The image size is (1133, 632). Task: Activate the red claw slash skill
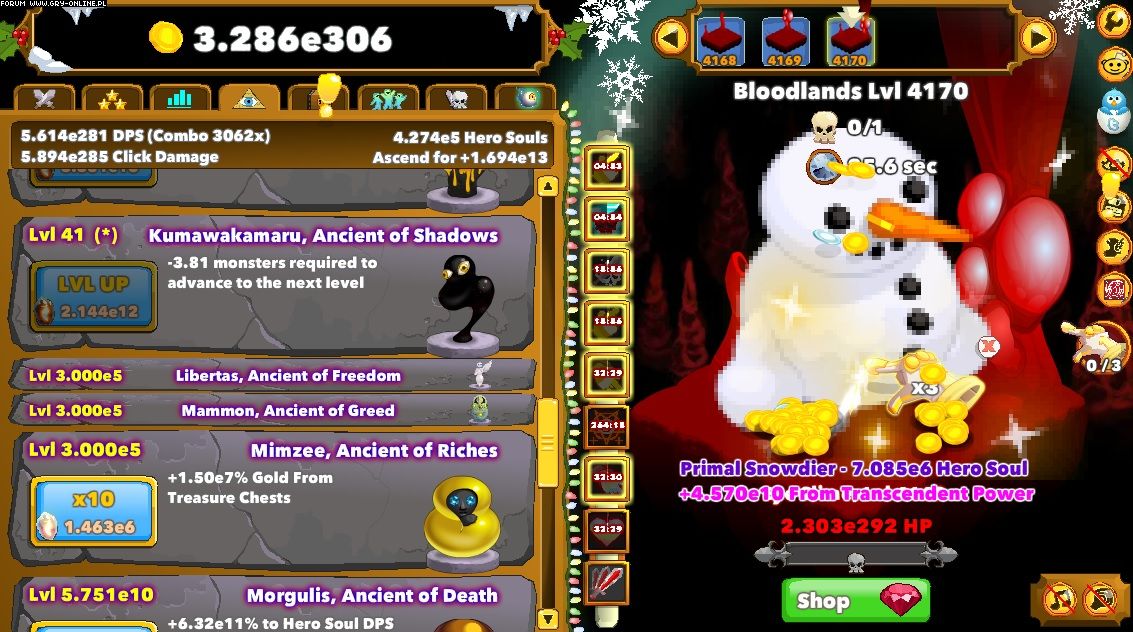pos(607,581)
